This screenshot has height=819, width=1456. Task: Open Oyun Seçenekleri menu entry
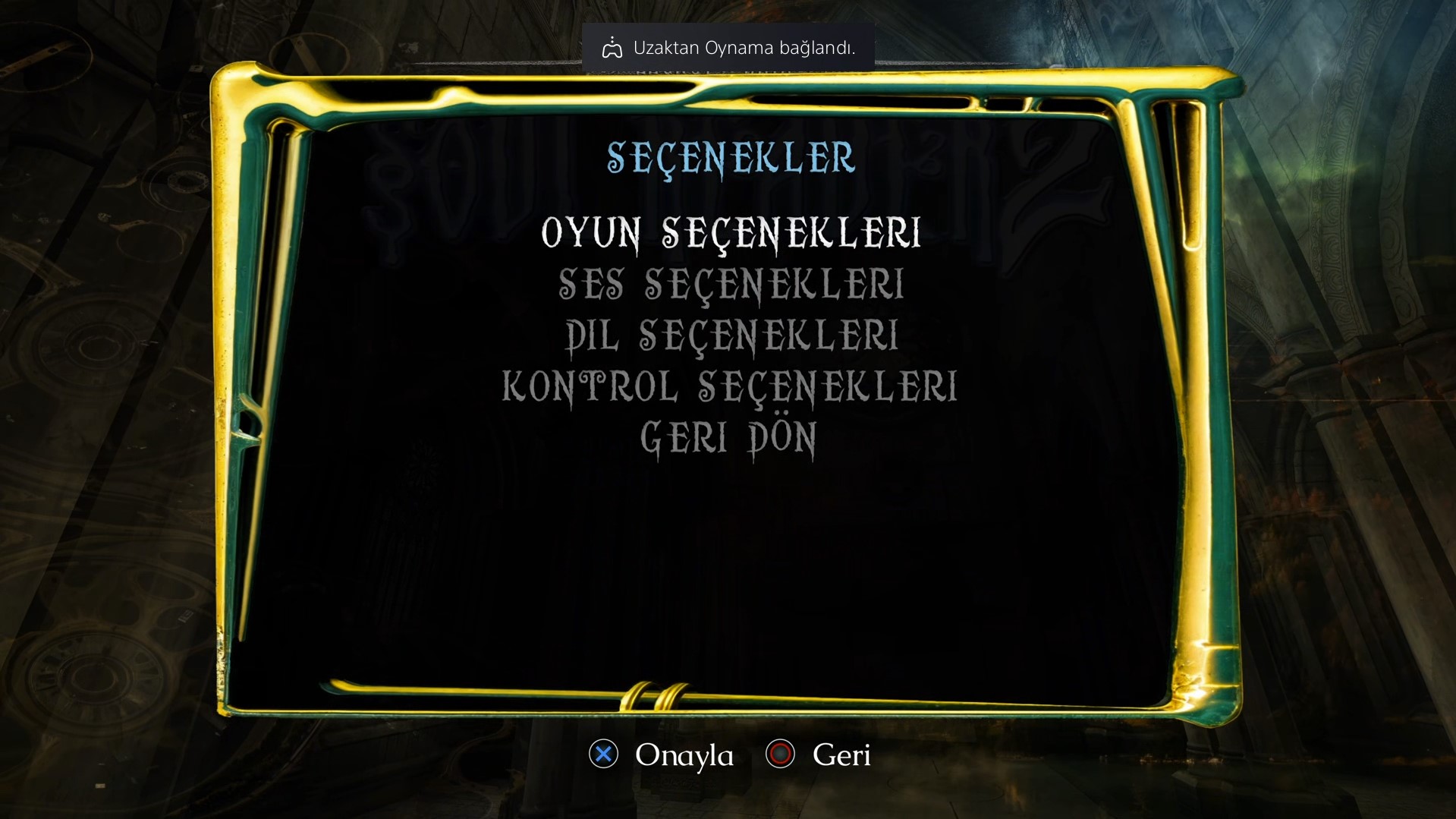click(x=731, y=233)
